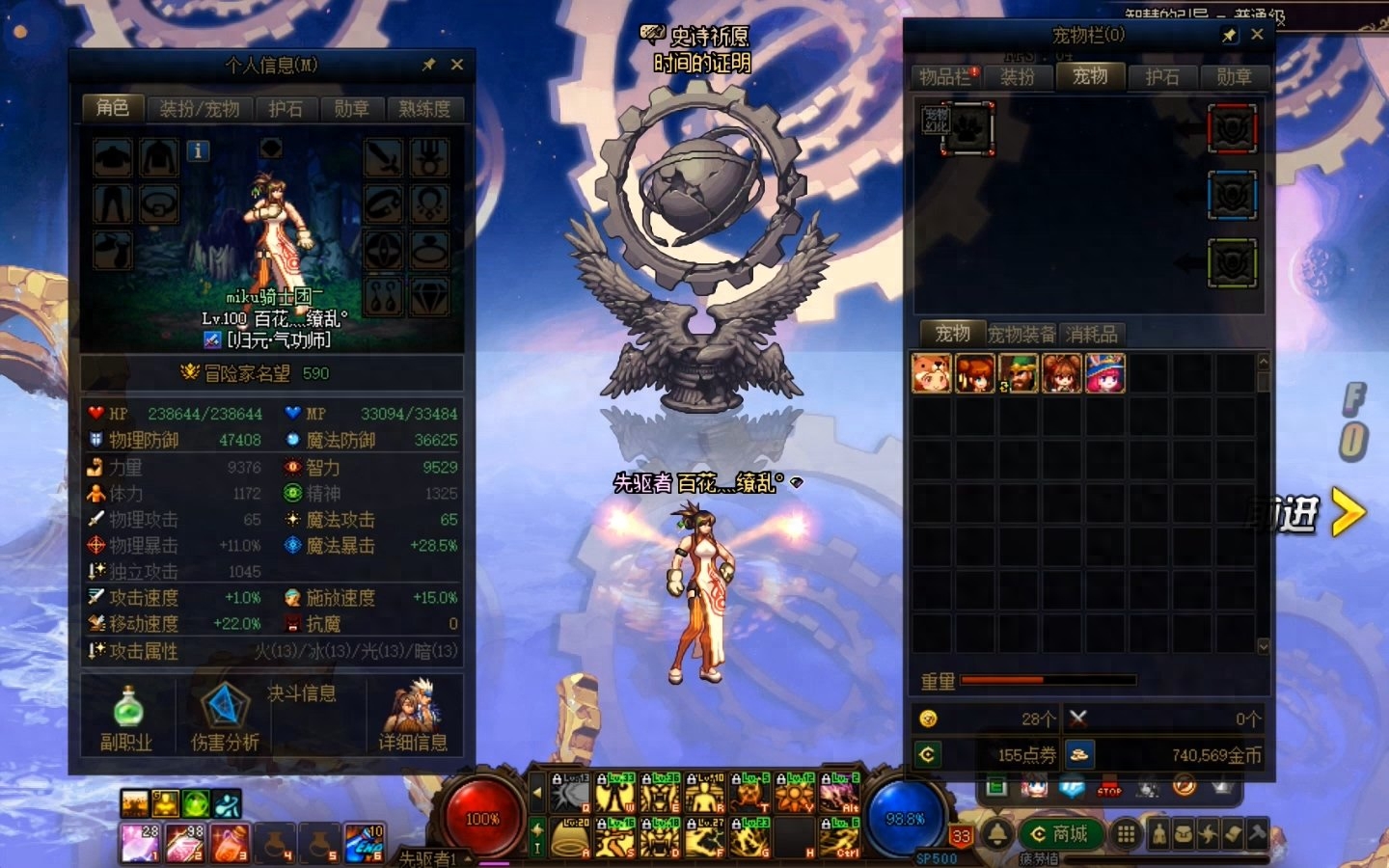Viewport: 1389px width, 868px height.
Task: View 详细信息 detailed stats
Action: [x=413, y=719]
